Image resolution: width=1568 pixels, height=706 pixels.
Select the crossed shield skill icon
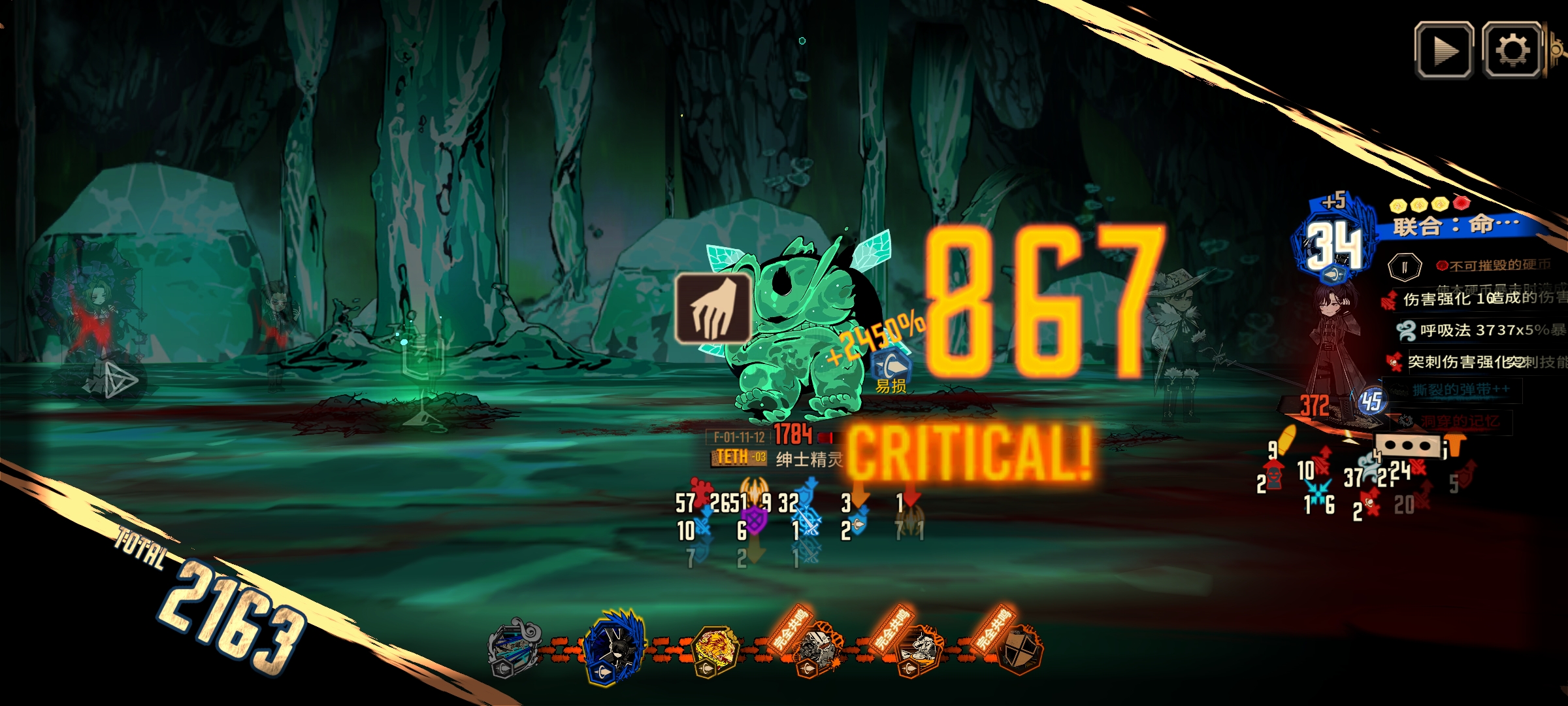click(x=1020, y=650)
